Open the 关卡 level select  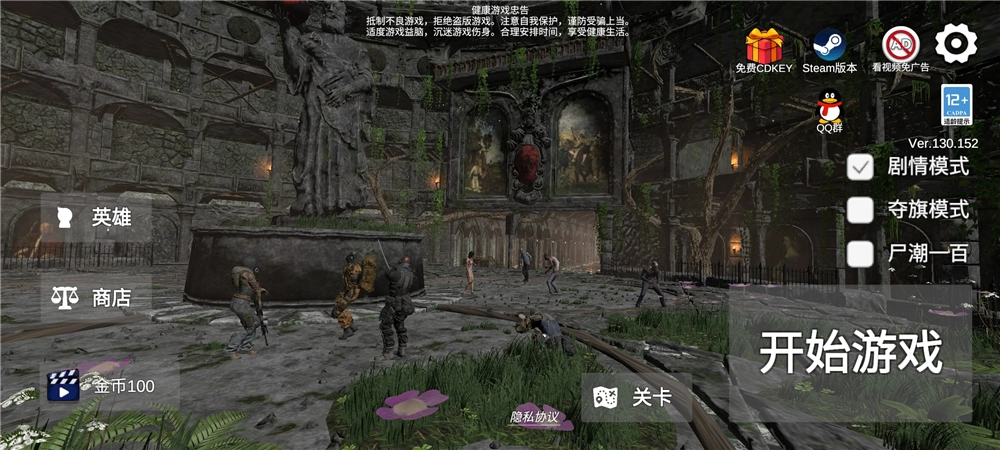point(636,397)
